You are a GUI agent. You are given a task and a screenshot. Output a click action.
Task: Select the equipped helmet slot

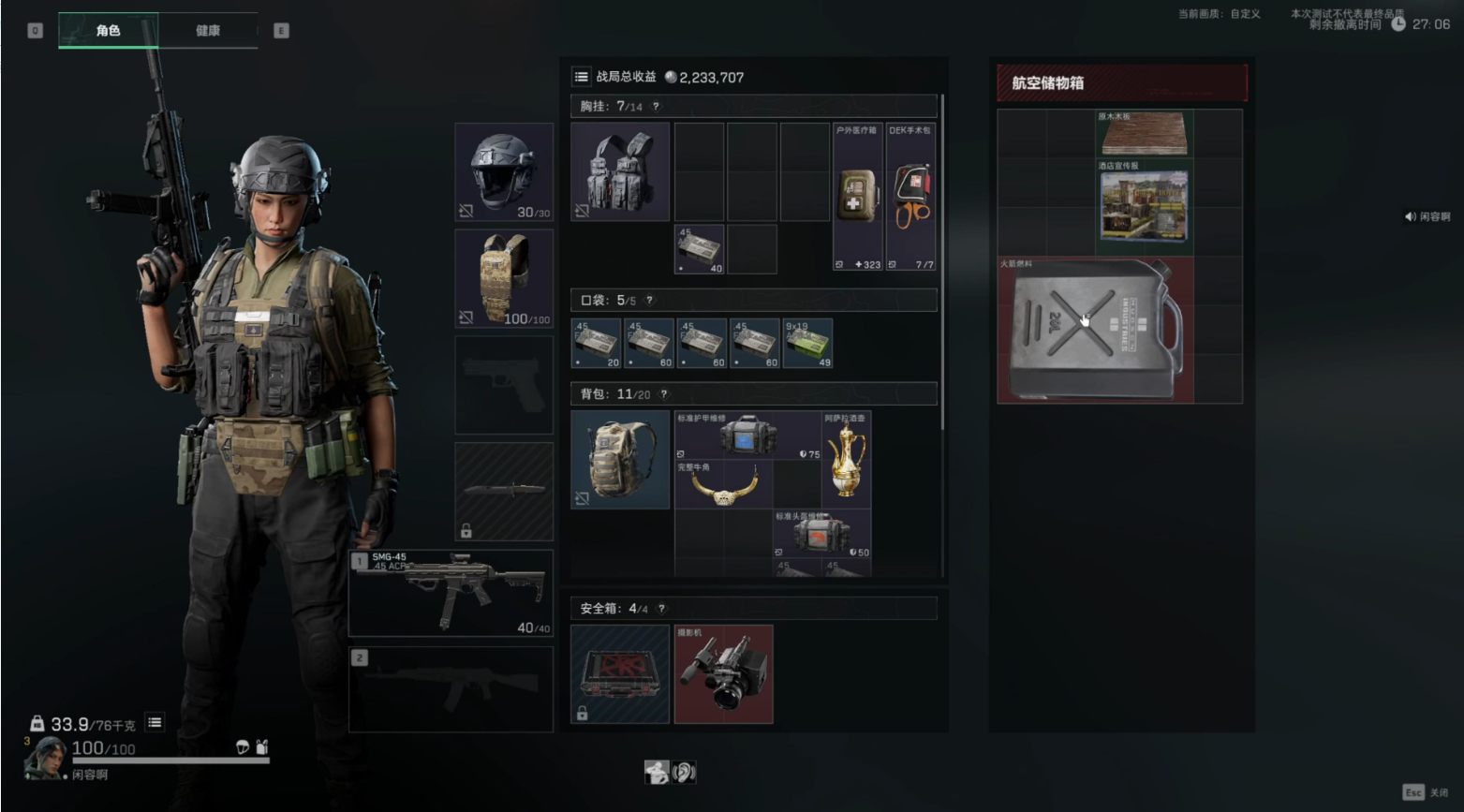click(x=504, y=172)
